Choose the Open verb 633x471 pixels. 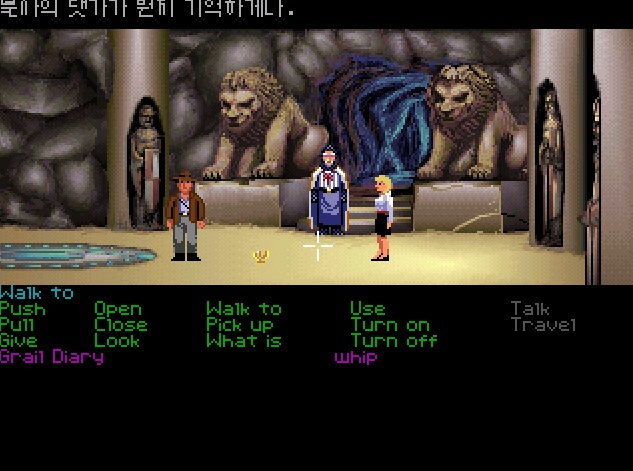(117, 309)
